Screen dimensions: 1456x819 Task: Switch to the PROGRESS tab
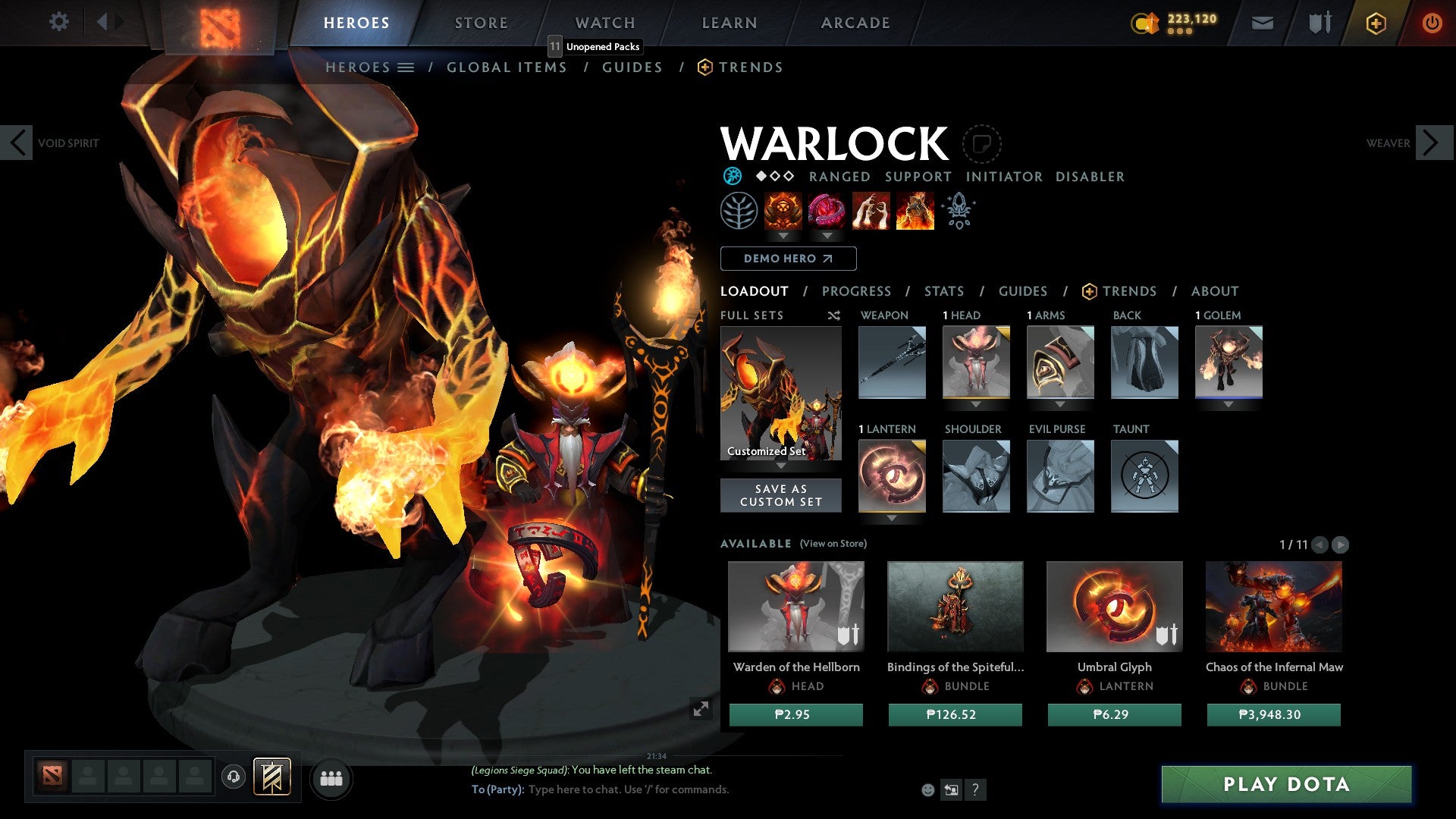(857, 290)
